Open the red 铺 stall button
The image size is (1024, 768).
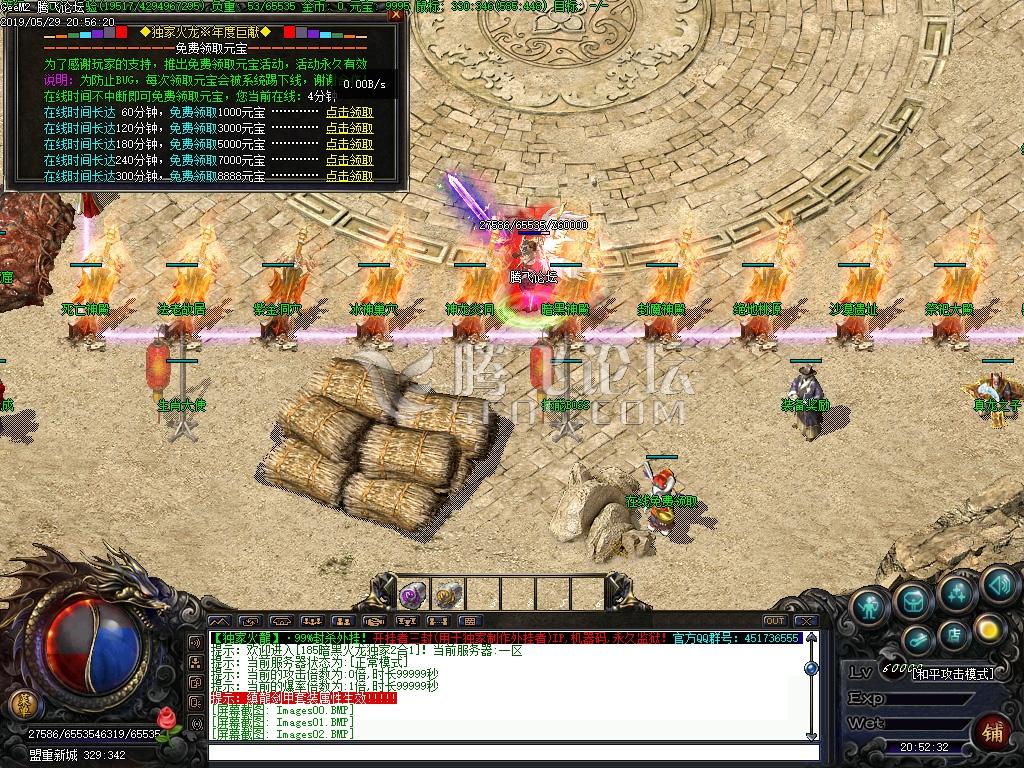click(992, 730)
